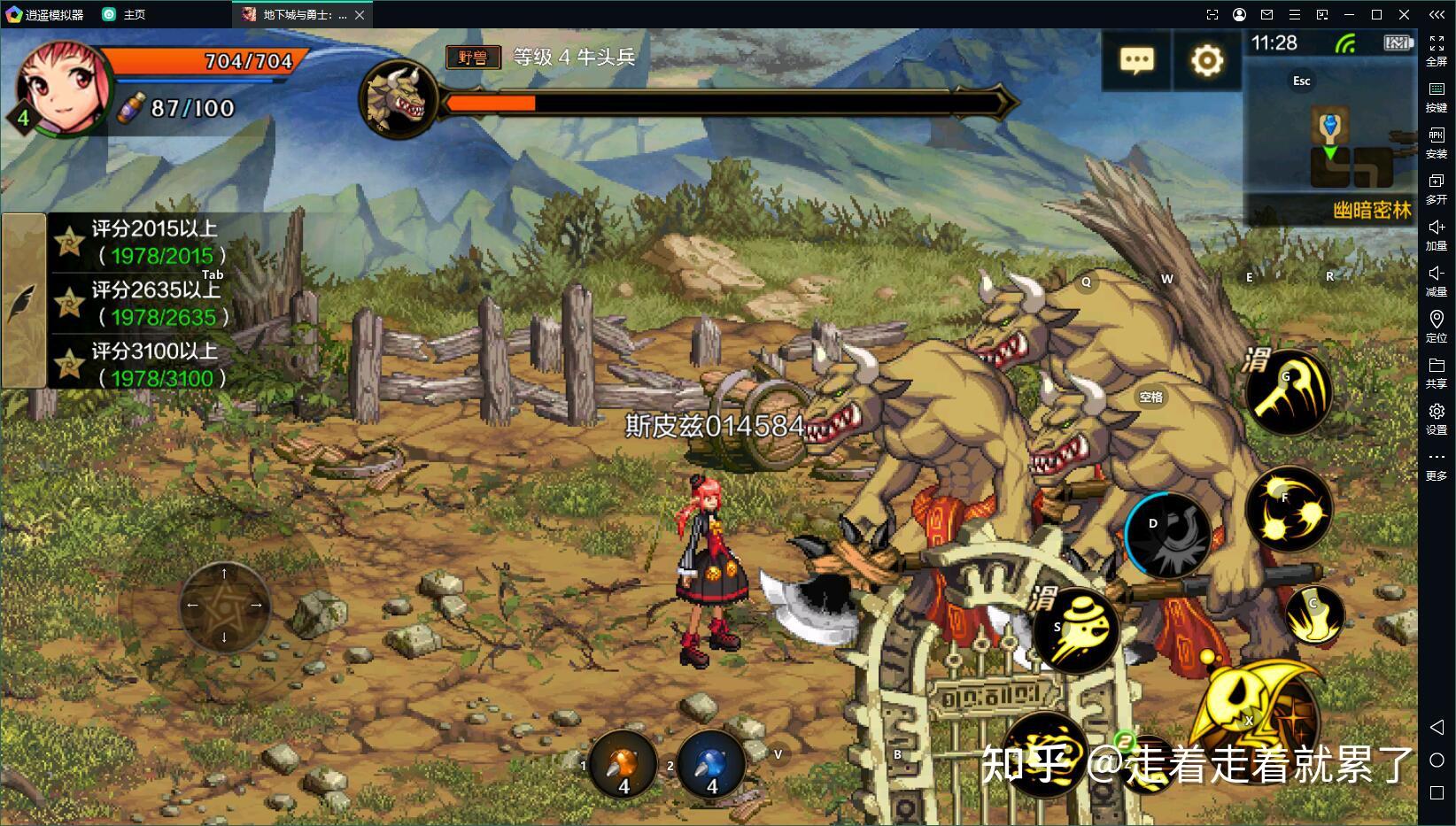This screenshot has width=1456, height=826.
Task: Use the golden boot kick skill
Action: (1314, 613)
